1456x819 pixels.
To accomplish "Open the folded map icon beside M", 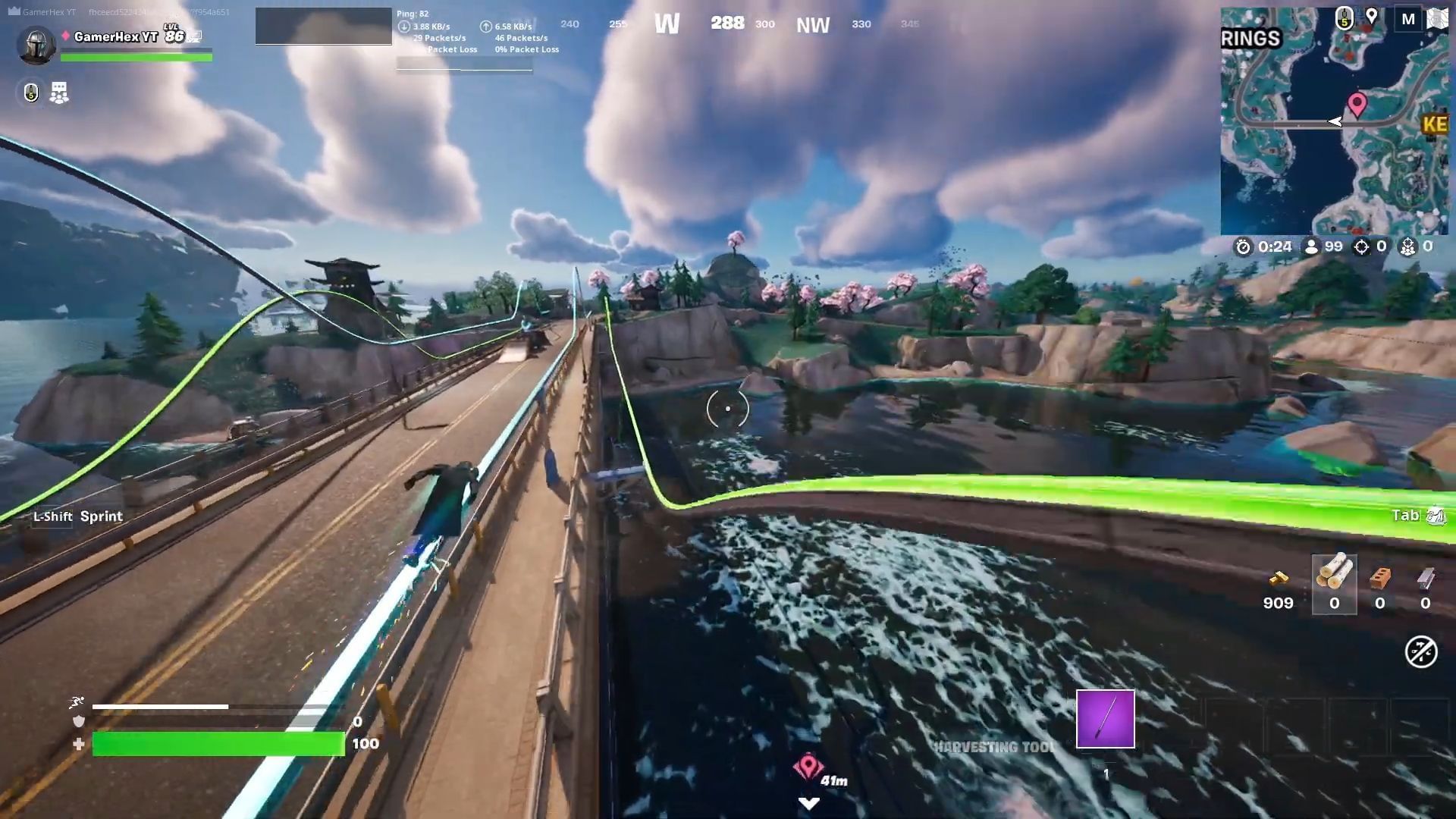I will click(x=1437, y=19).
